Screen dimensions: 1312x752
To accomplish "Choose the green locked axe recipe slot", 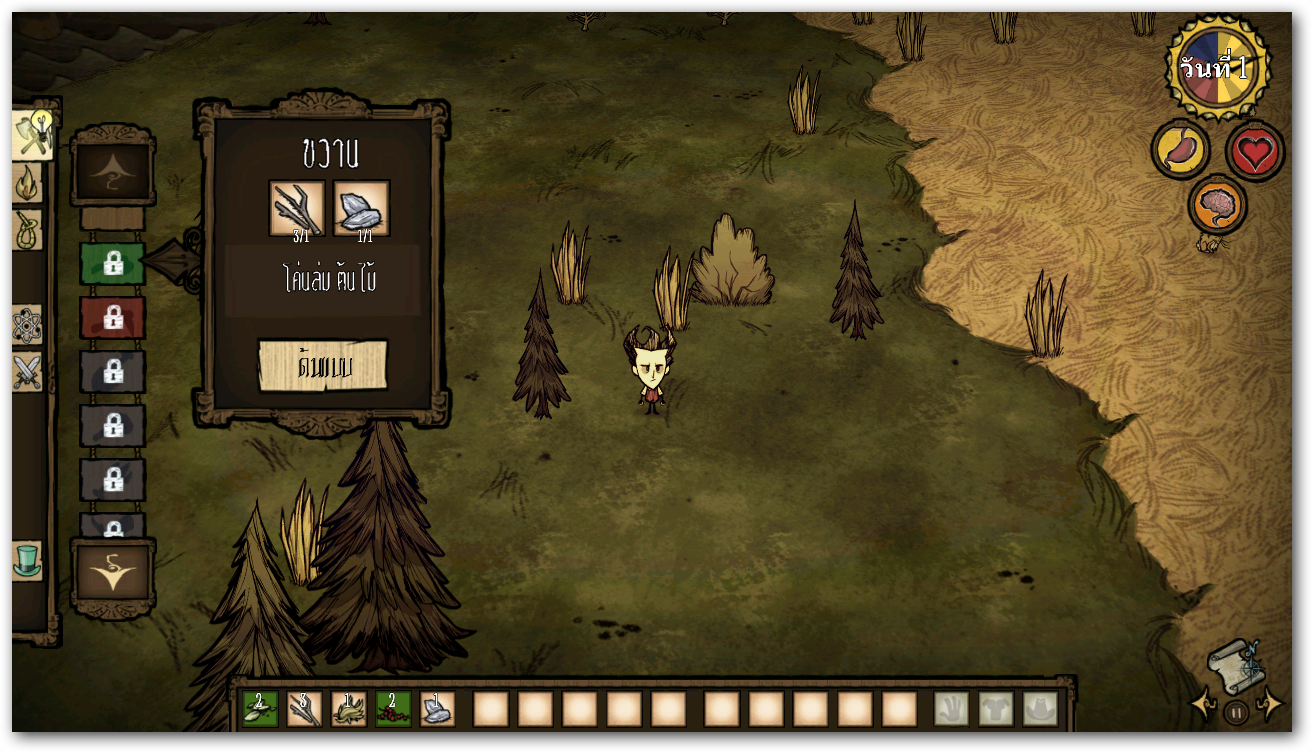I will [112, 264].
